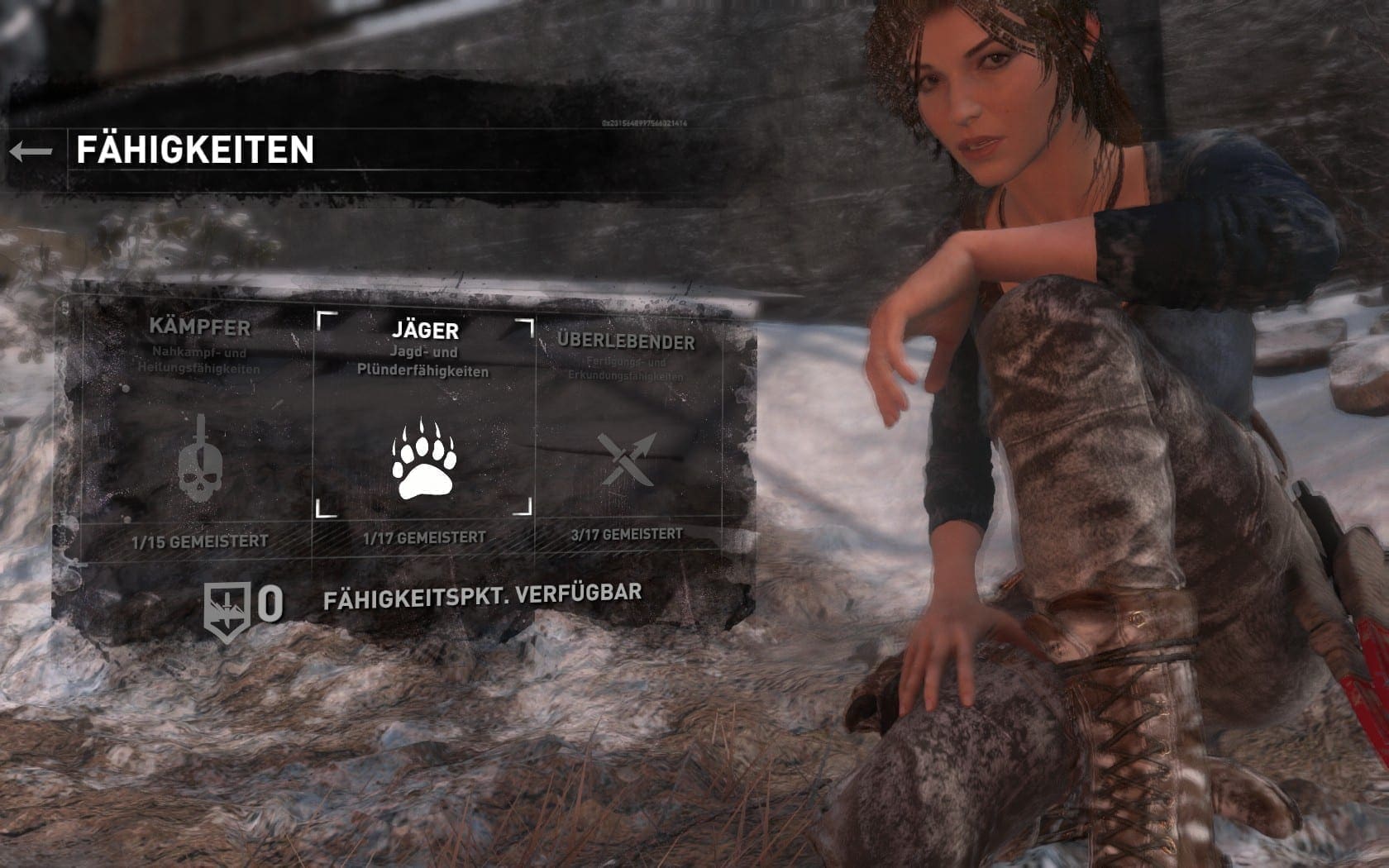Open the Jäger skill category
This screenshot has width=1389, height=868.
[x=424, y=430]
